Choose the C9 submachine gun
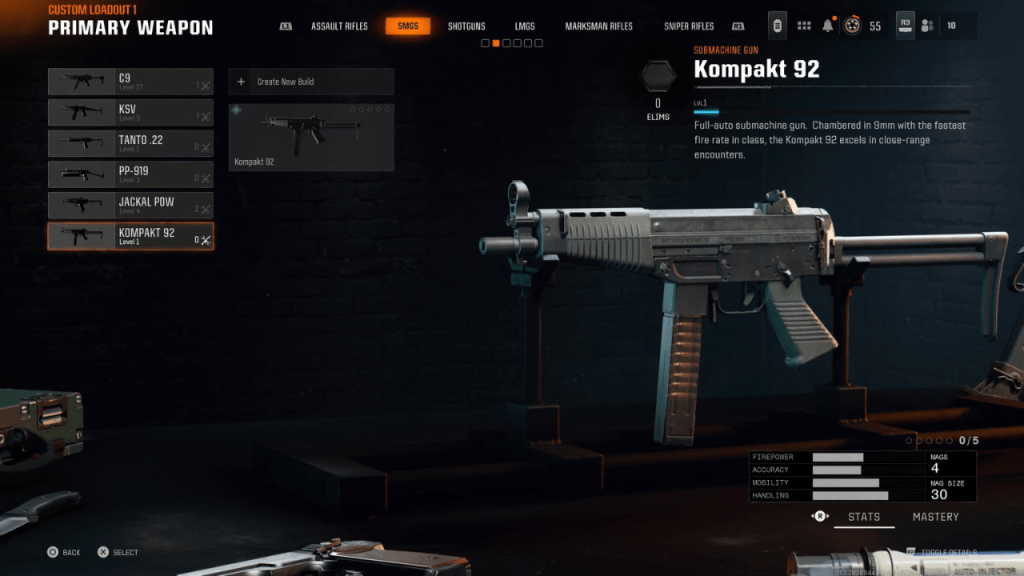The image size is (1024, 576). tap(130, 82)
